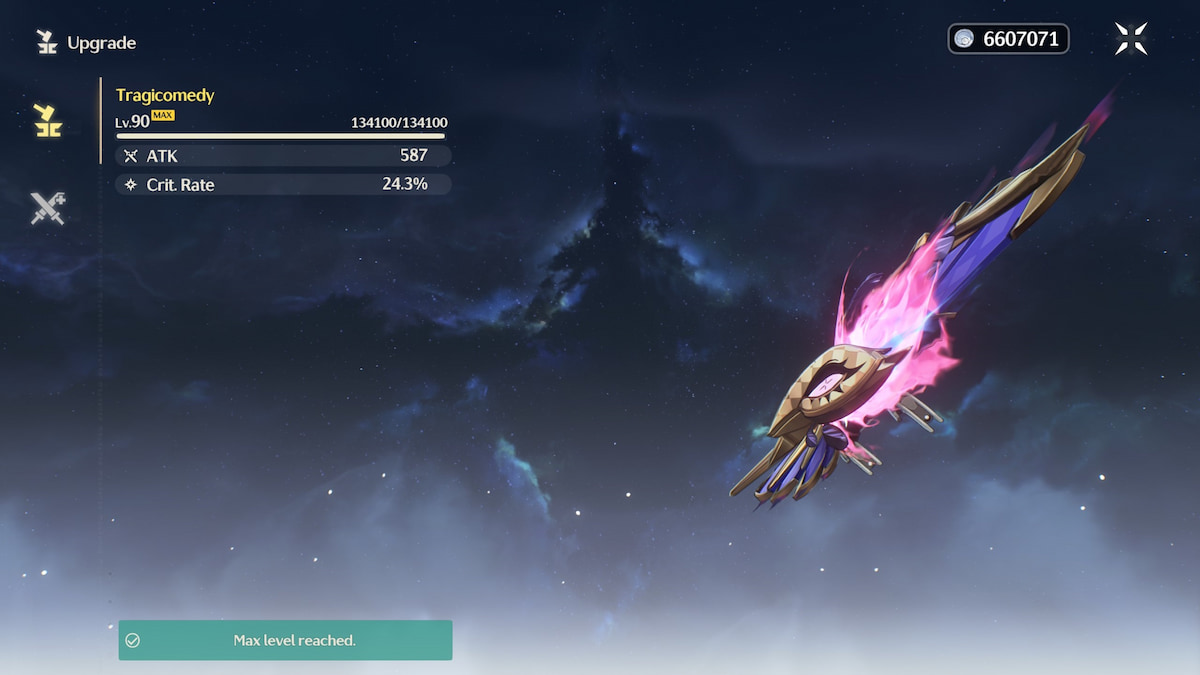Click the Shell Credit currency counter
The image size is (1200, 675).
tap(1008, 39)
